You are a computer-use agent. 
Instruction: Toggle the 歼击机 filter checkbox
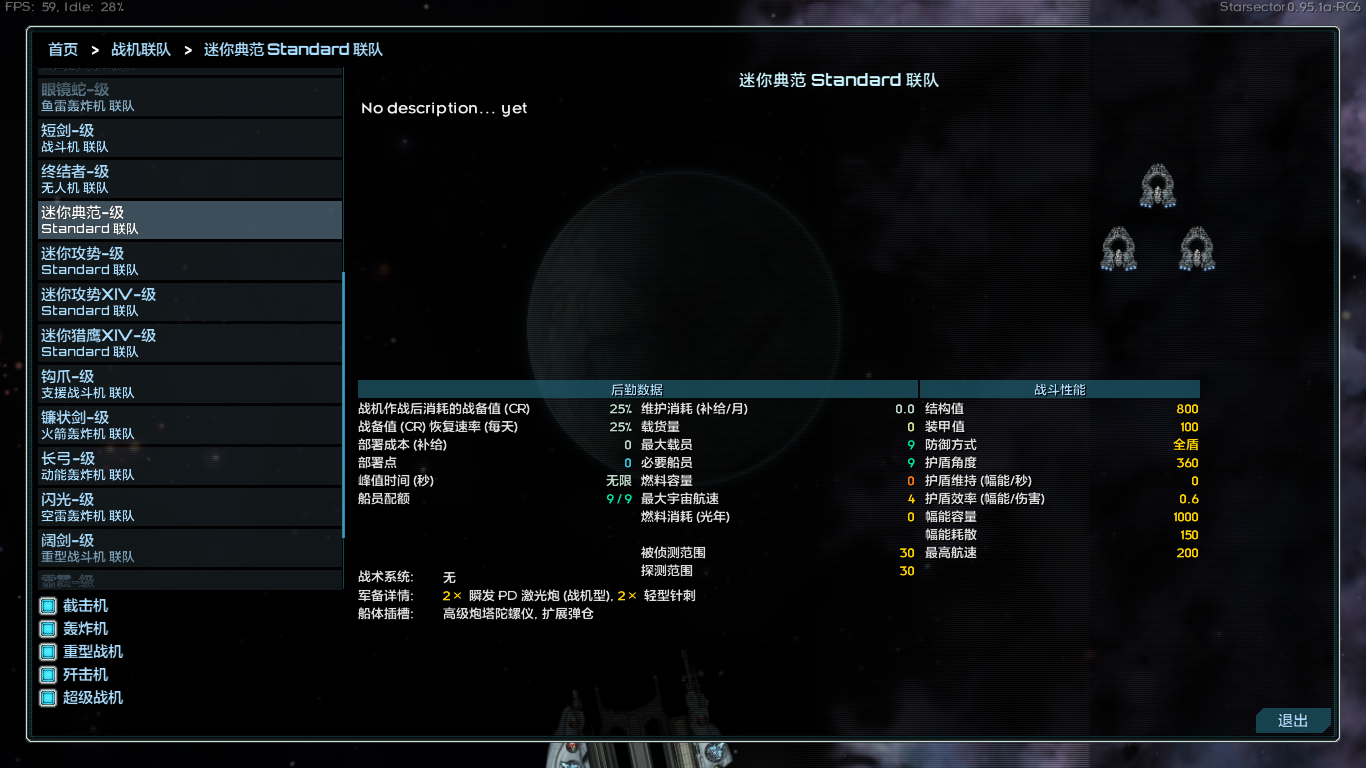click(46, 674)
